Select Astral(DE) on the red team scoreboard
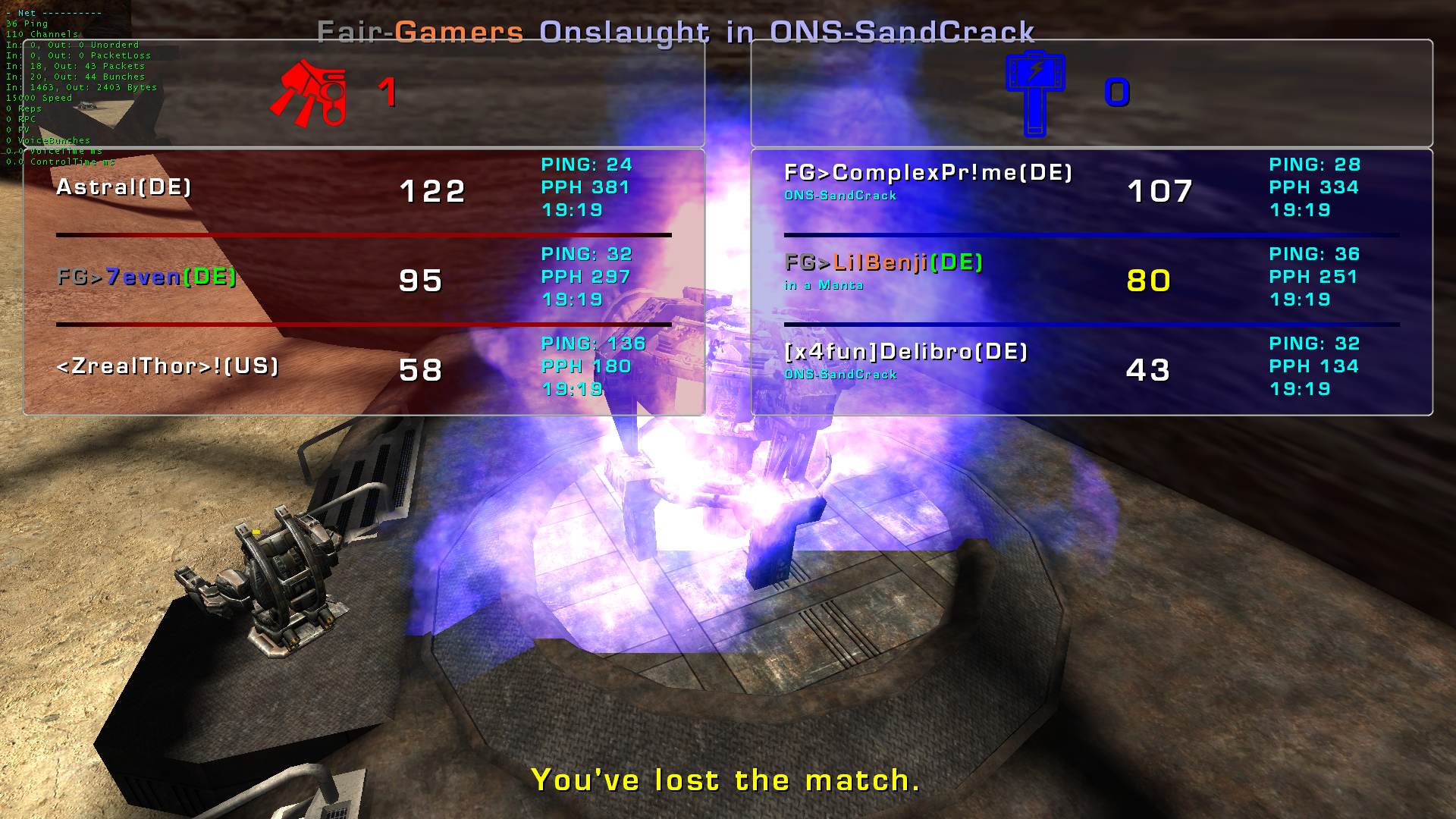This screenshot has width=1456, height=819. pyautogui.click(x=124, y=187)
